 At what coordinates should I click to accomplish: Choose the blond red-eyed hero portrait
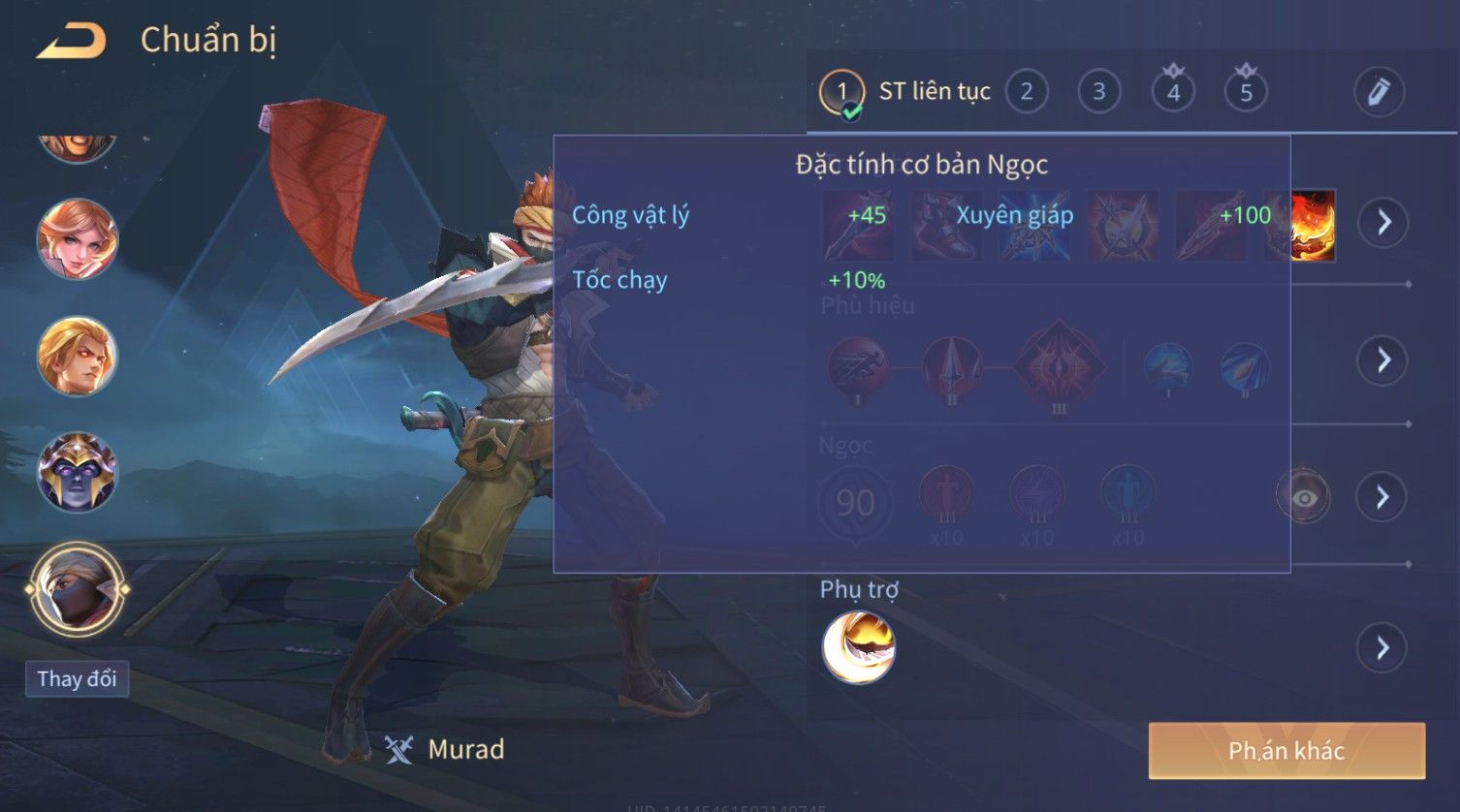77,356
